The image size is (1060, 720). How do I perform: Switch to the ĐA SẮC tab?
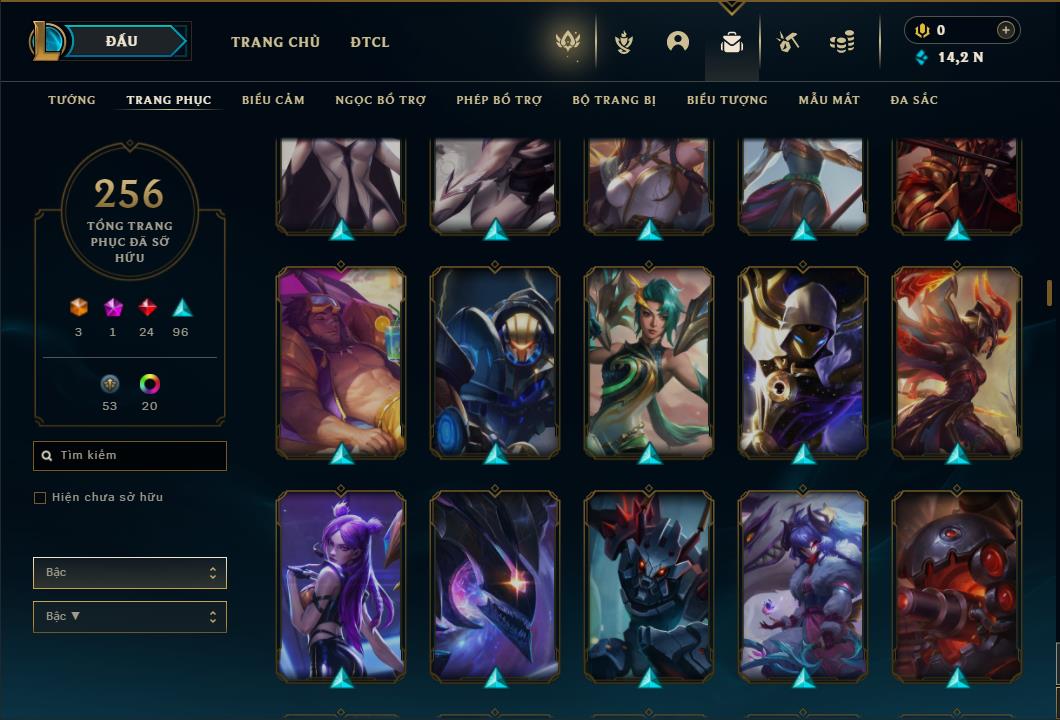click(x=914, y=100)
